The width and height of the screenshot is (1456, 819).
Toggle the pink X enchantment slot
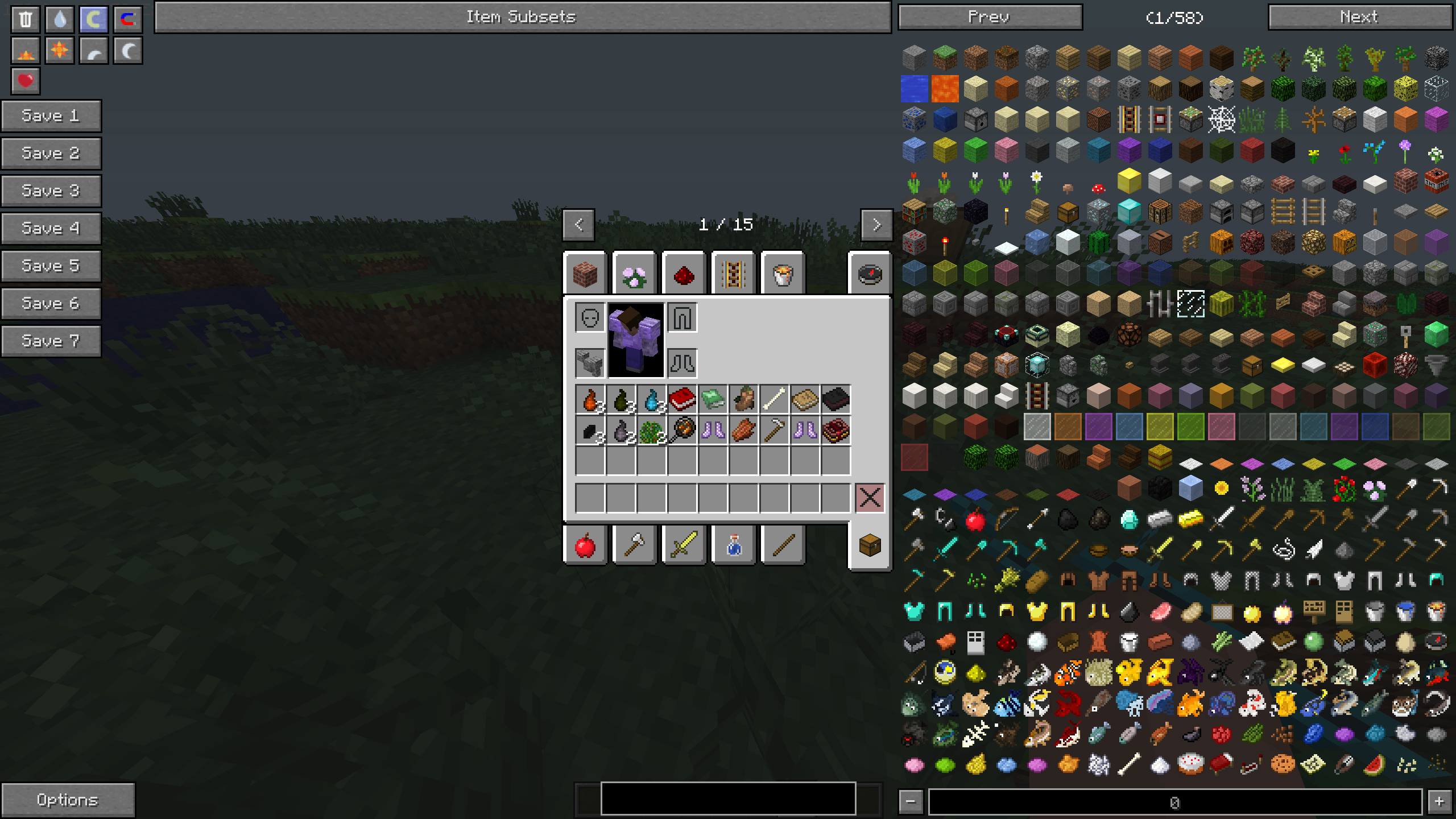pyautogui.click(x=870, y=498)
